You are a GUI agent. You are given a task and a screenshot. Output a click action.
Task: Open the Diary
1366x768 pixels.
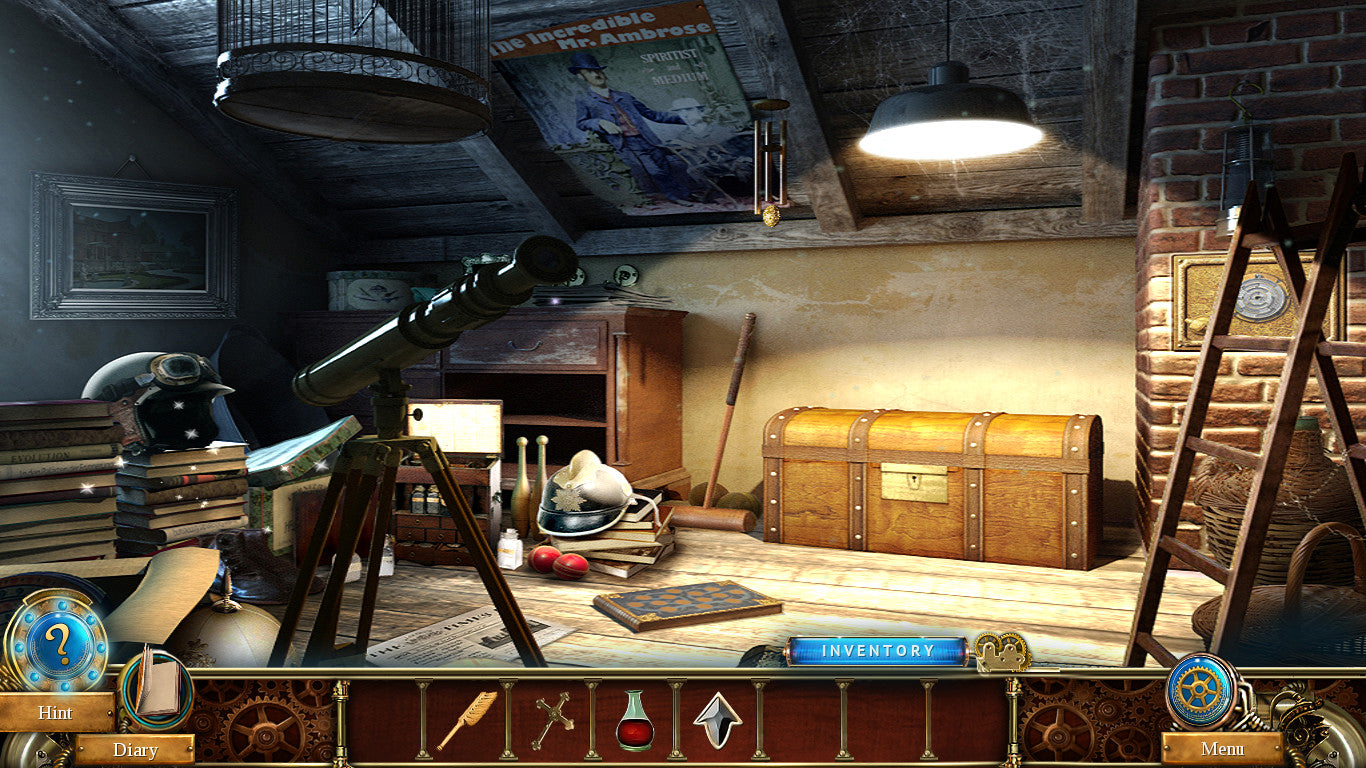[x=135, y=749]
